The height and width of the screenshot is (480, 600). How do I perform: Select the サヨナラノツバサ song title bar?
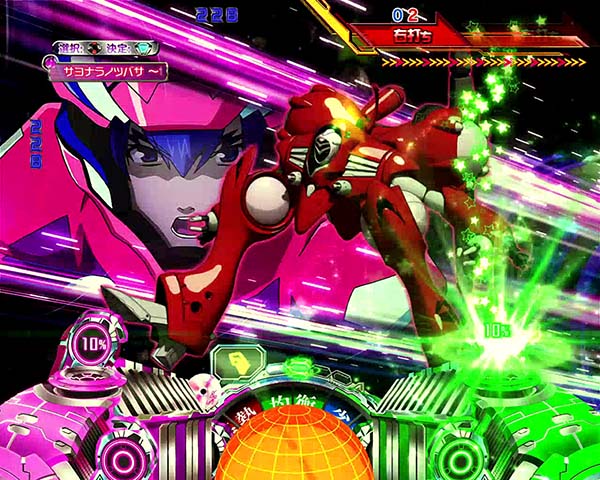coord(104,72)
